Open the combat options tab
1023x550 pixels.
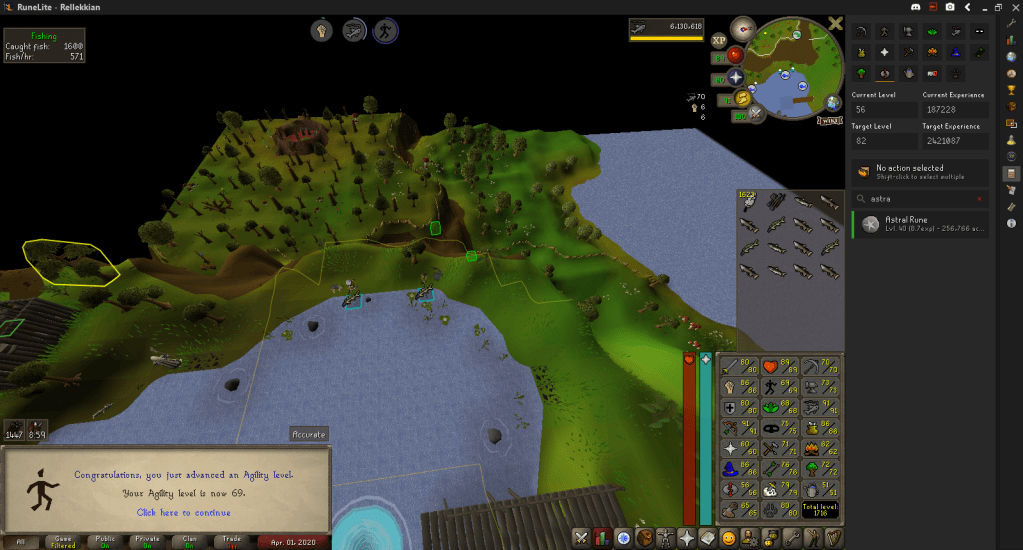coord(580,539)
